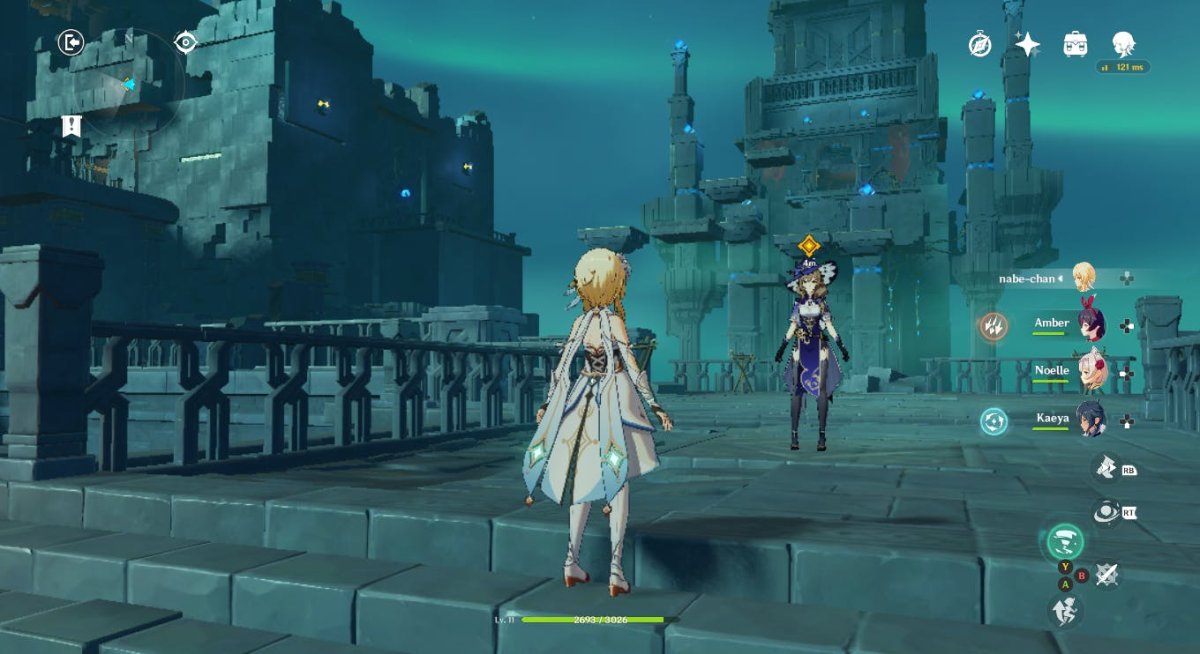This screenshot has height=654, width=1200.
Task: Toggle the eye view icon
Action: (x=185, y=42)
